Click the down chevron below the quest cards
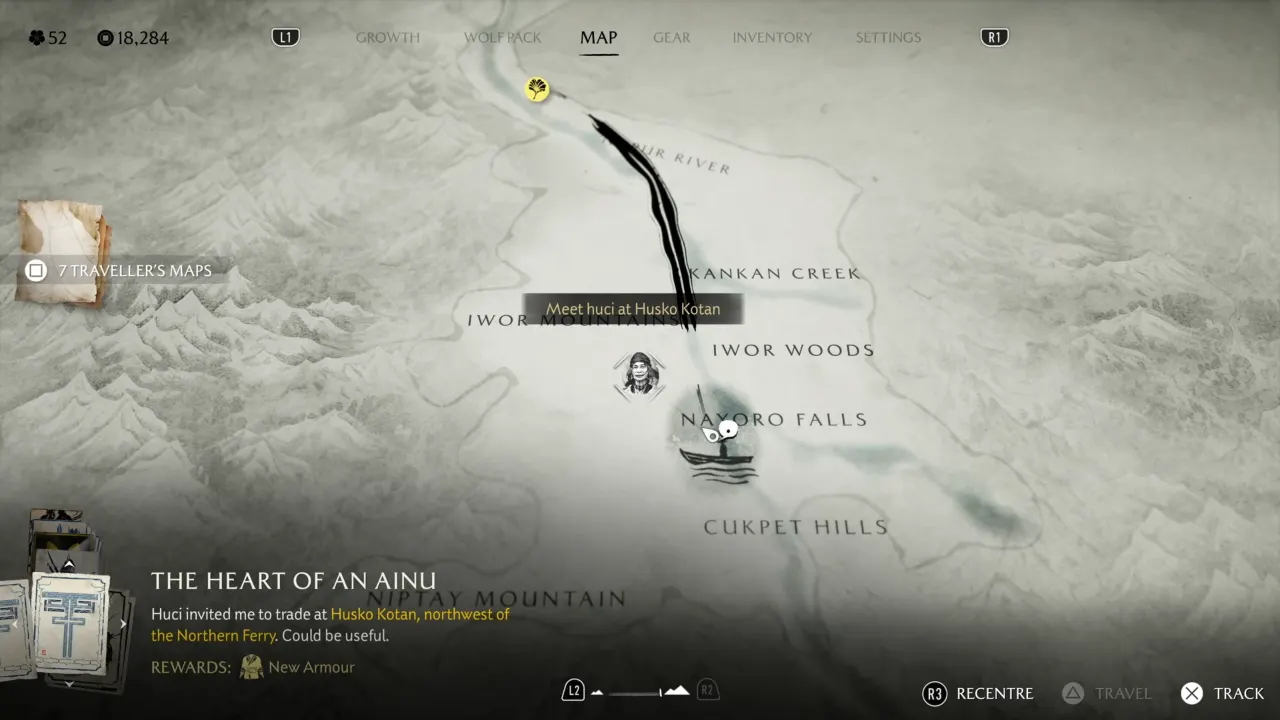The height and width of the screenshot is (720, 1280). tap(68, 682)
